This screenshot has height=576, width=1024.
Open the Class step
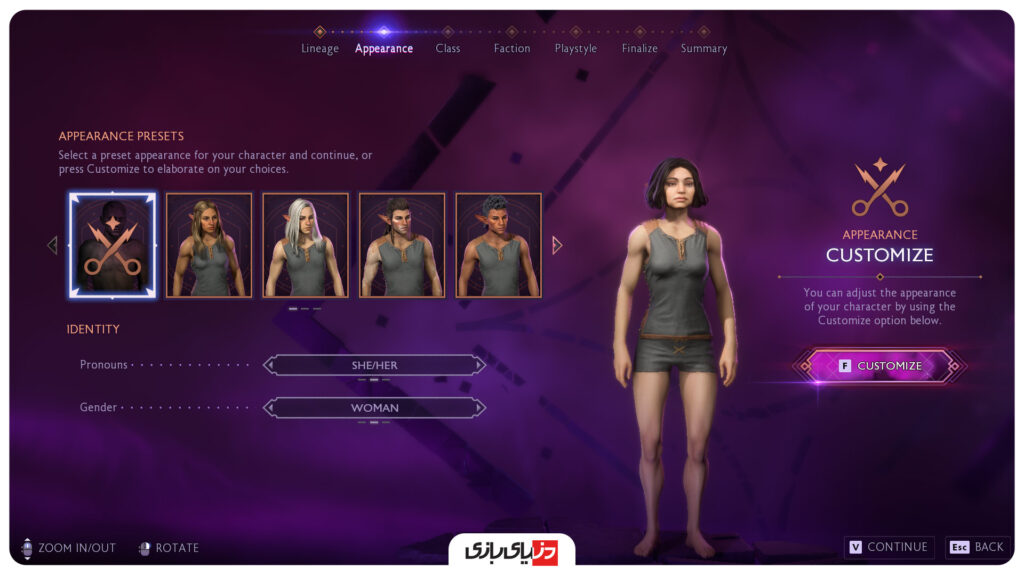448,48
